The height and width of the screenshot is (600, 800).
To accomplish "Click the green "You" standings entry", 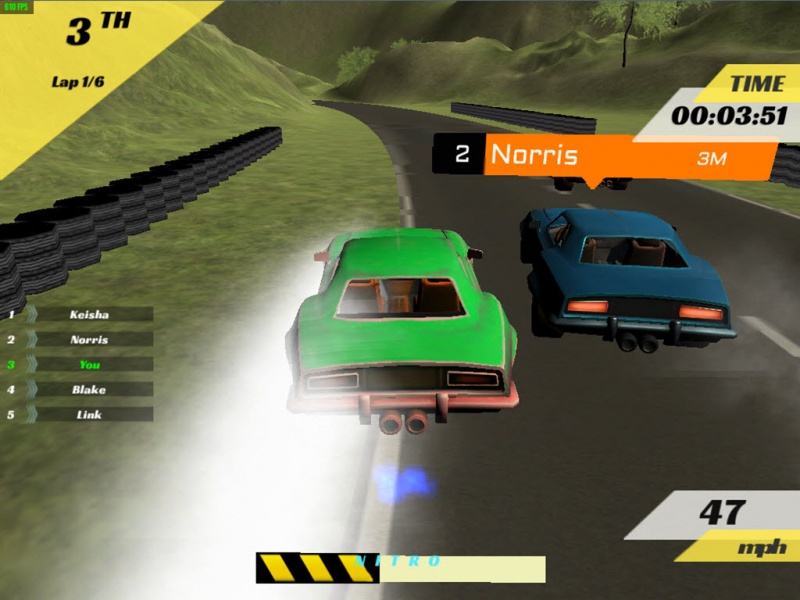I will coord(89,364).
